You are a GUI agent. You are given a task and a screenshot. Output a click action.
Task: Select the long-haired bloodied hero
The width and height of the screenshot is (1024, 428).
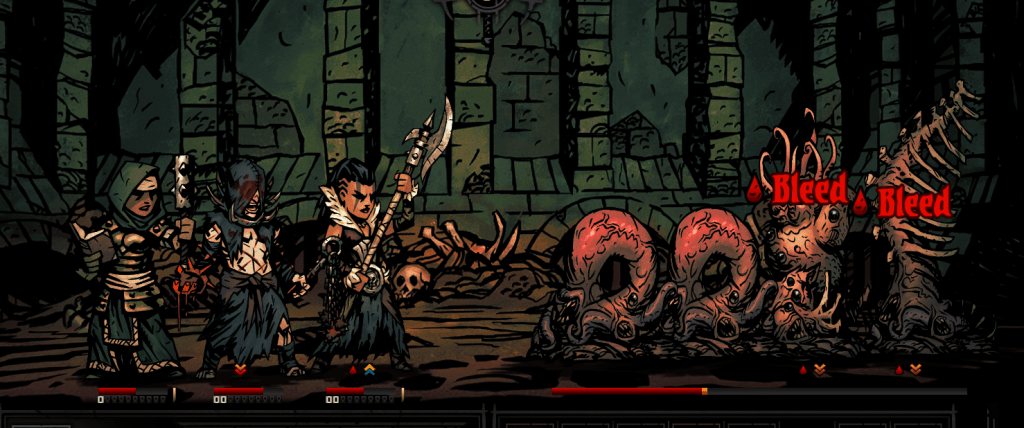(243, 270)
